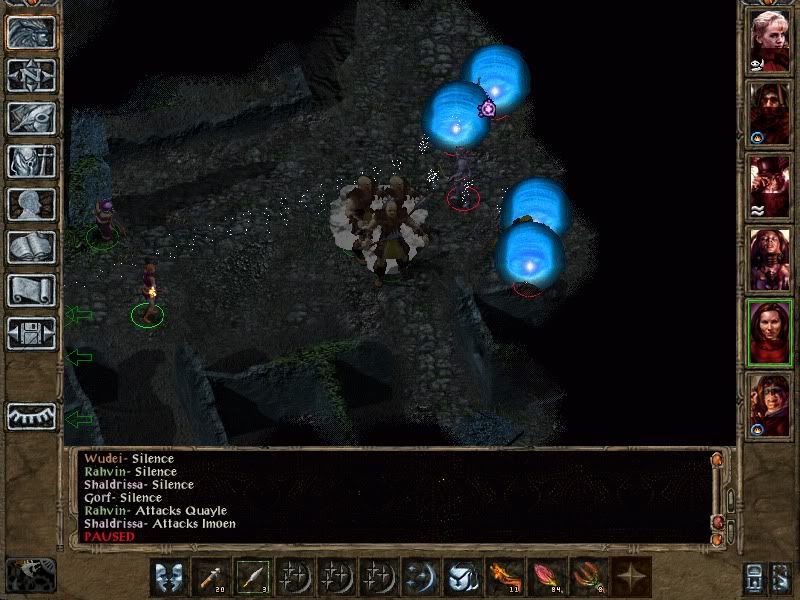Screen dimensions: 800x600
Task: Select the dagger weapon slot with 3
Action: 252,577
